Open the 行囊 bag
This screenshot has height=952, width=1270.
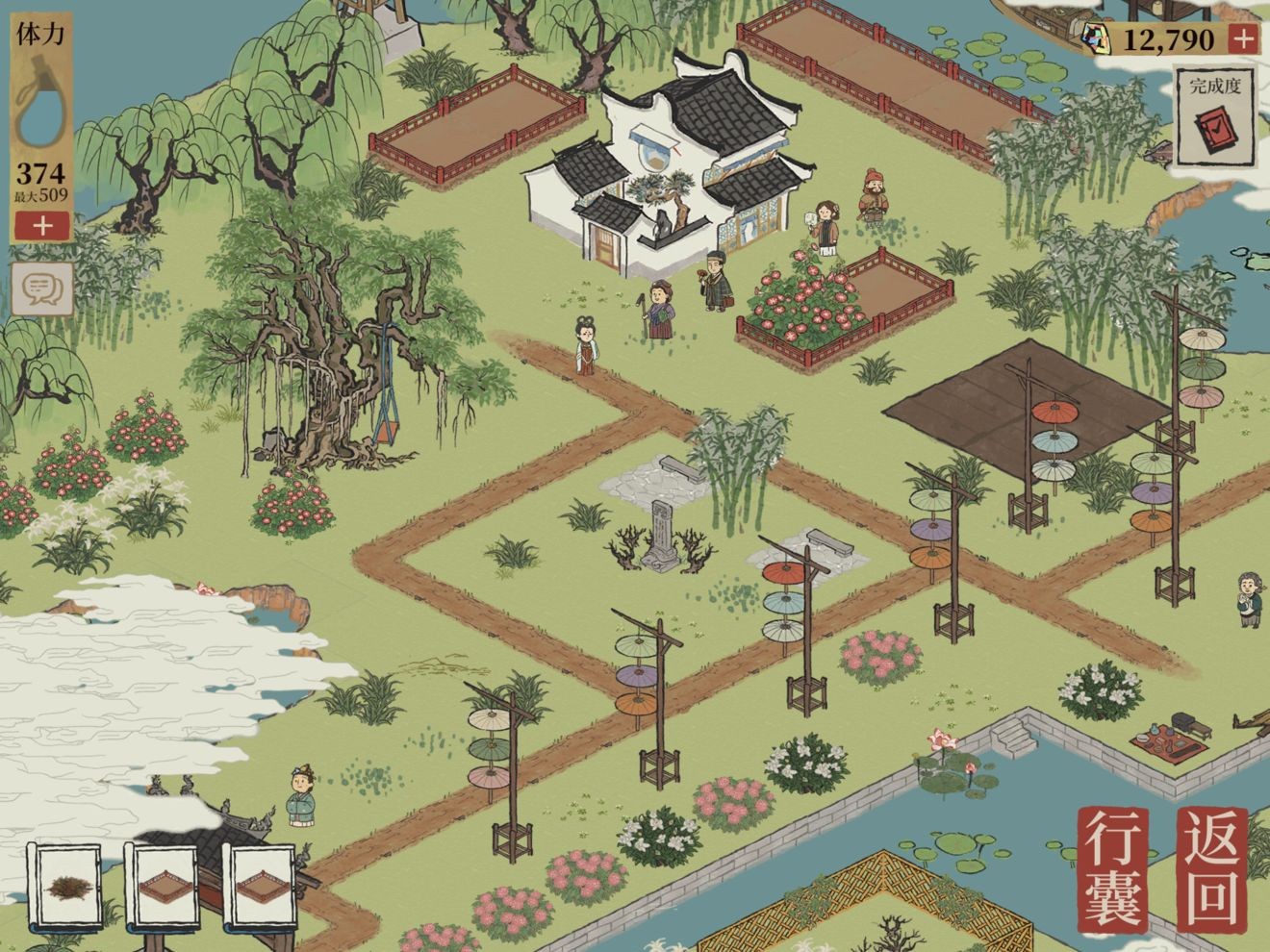coord(1116,869)
